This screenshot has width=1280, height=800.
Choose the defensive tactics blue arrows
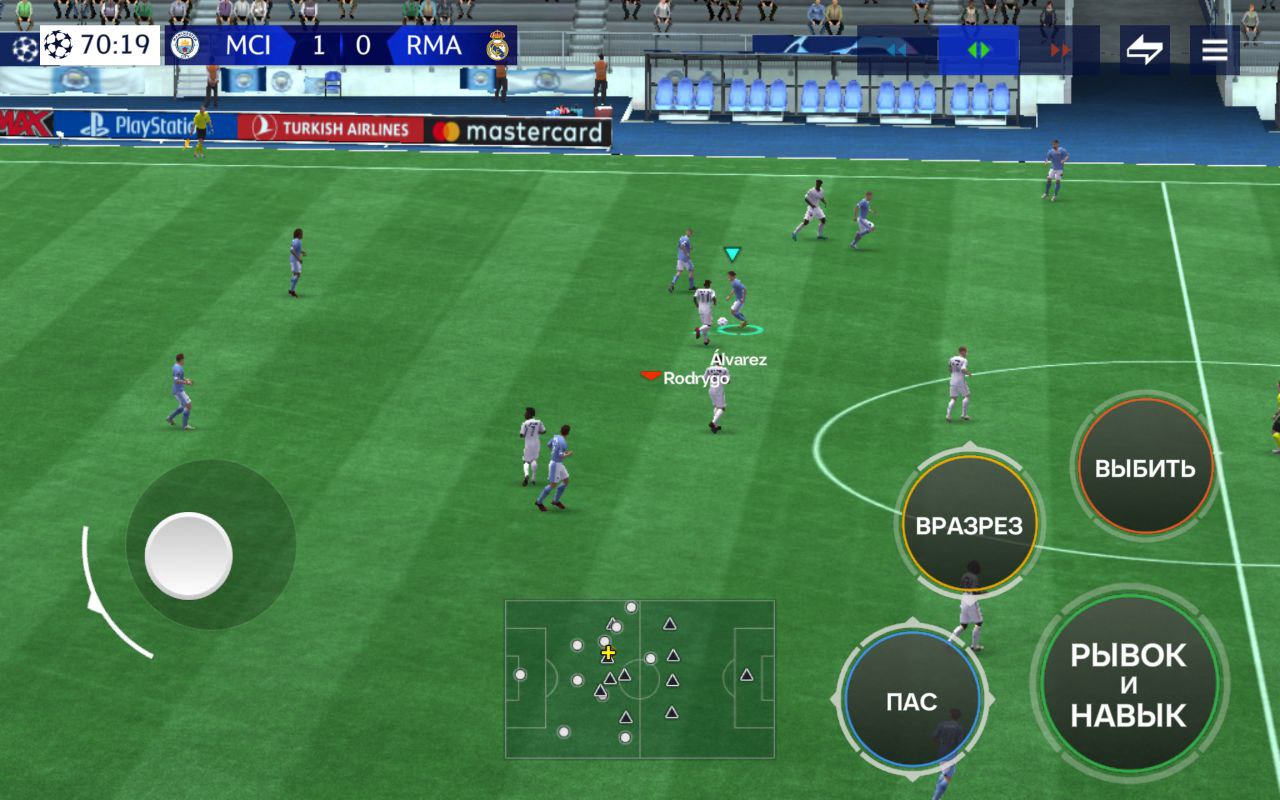[x=897, y=50]
